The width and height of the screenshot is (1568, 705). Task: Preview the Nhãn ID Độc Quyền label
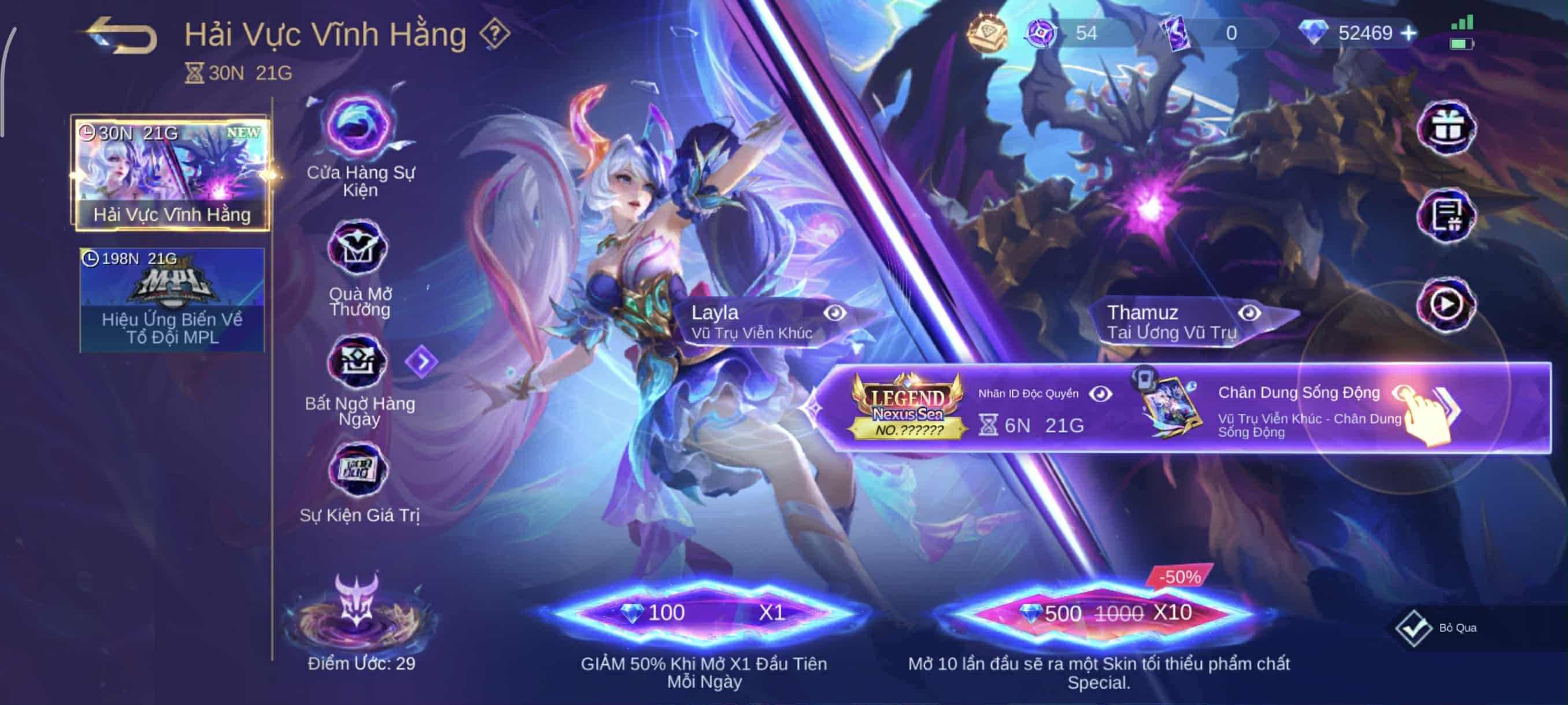[1100, 394]
